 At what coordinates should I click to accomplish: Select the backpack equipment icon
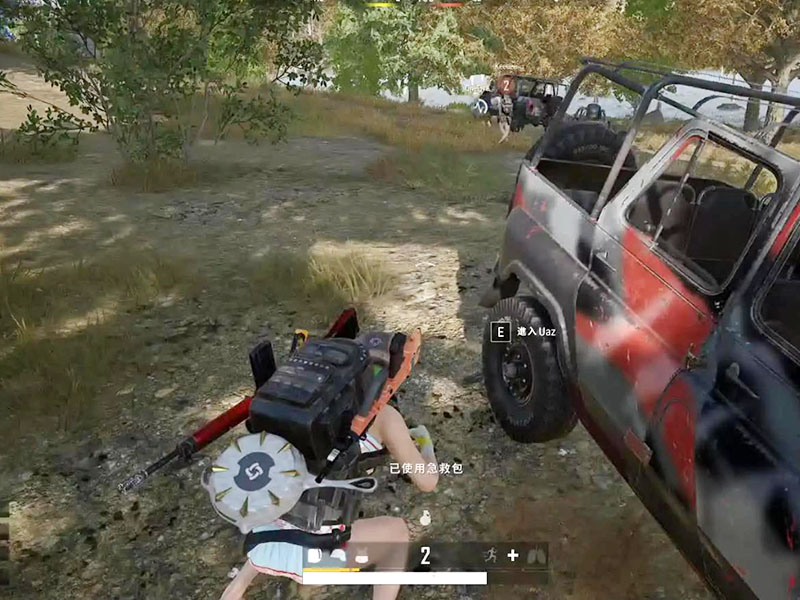(315, 555)
